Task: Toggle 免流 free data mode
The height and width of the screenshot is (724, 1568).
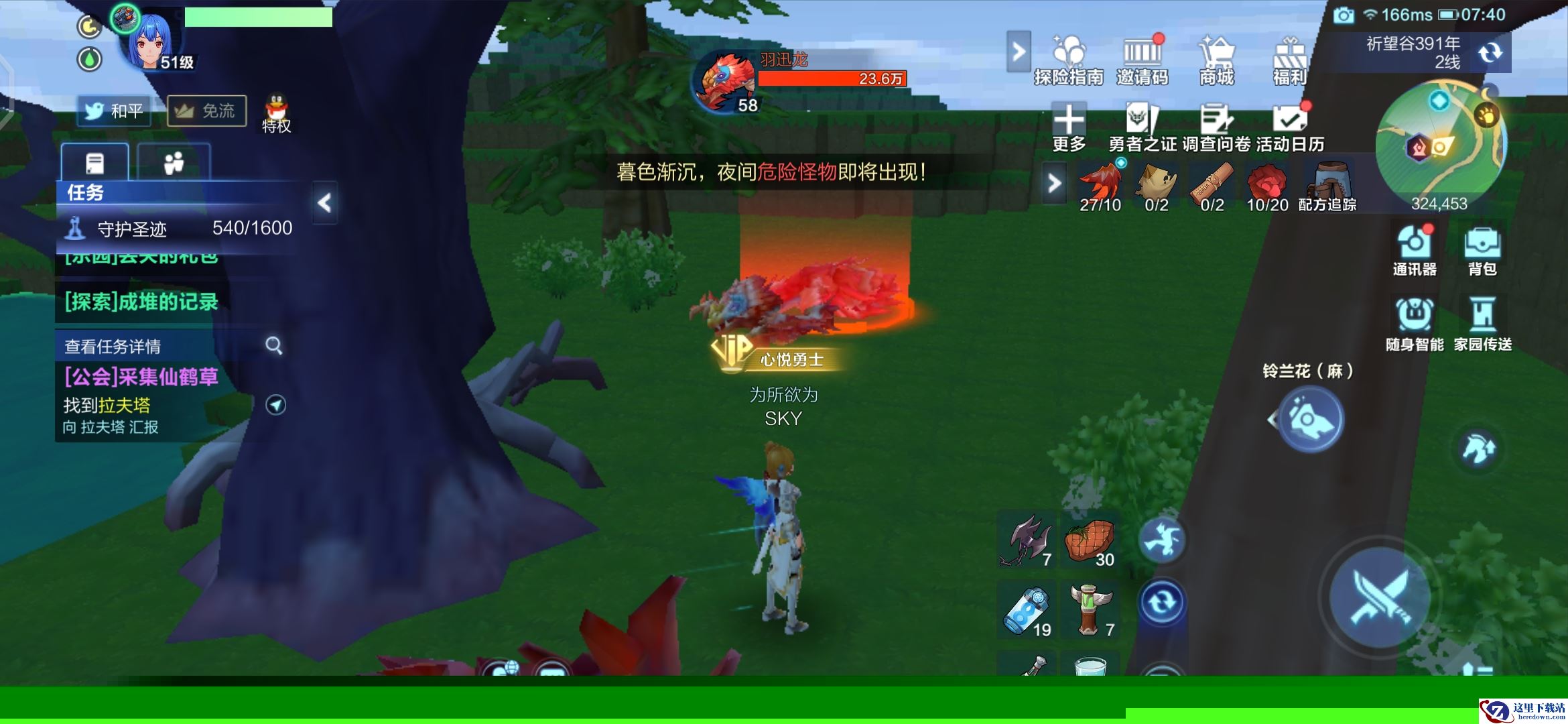Action: click(x=205, y=111)
